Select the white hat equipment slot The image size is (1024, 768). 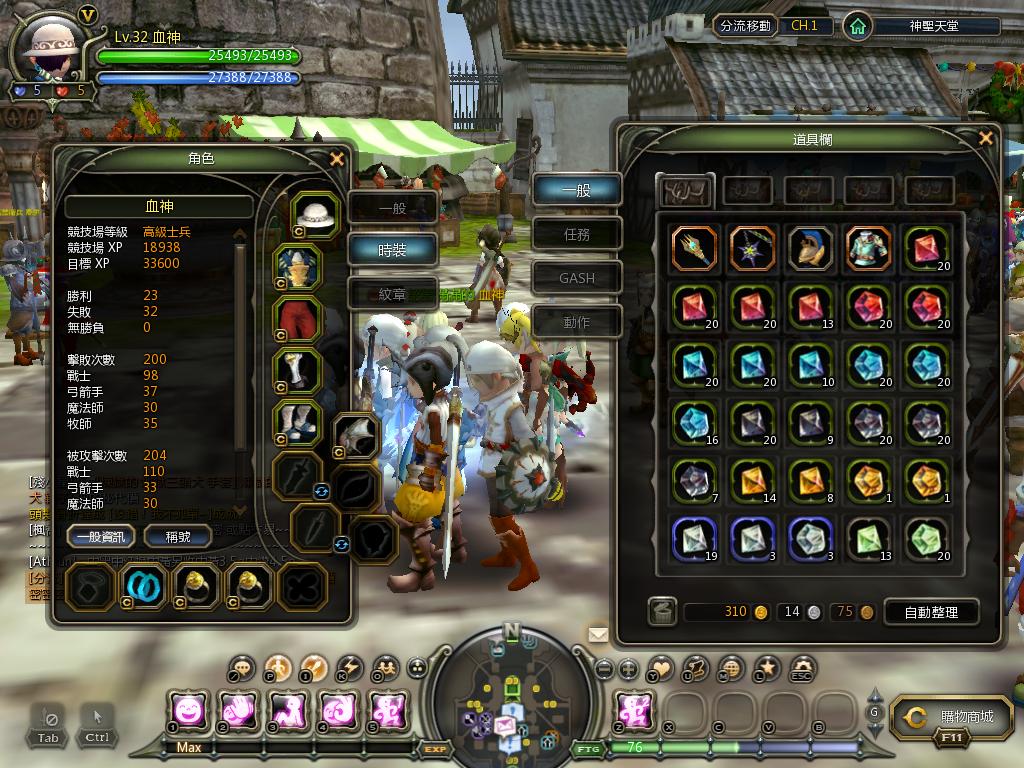[316, 214]
